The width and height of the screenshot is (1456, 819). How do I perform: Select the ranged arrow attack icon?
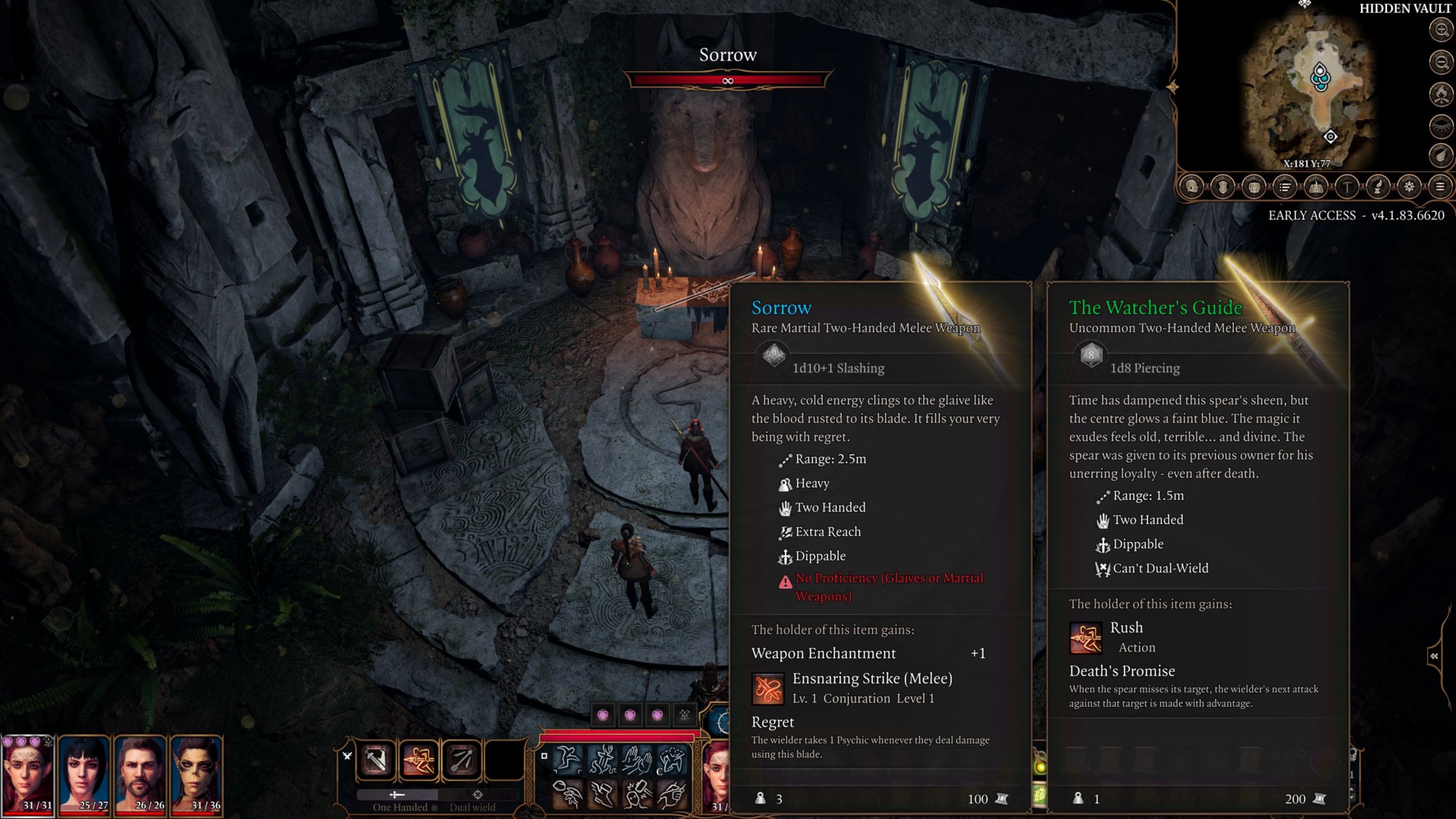click(x=461, y=760)
